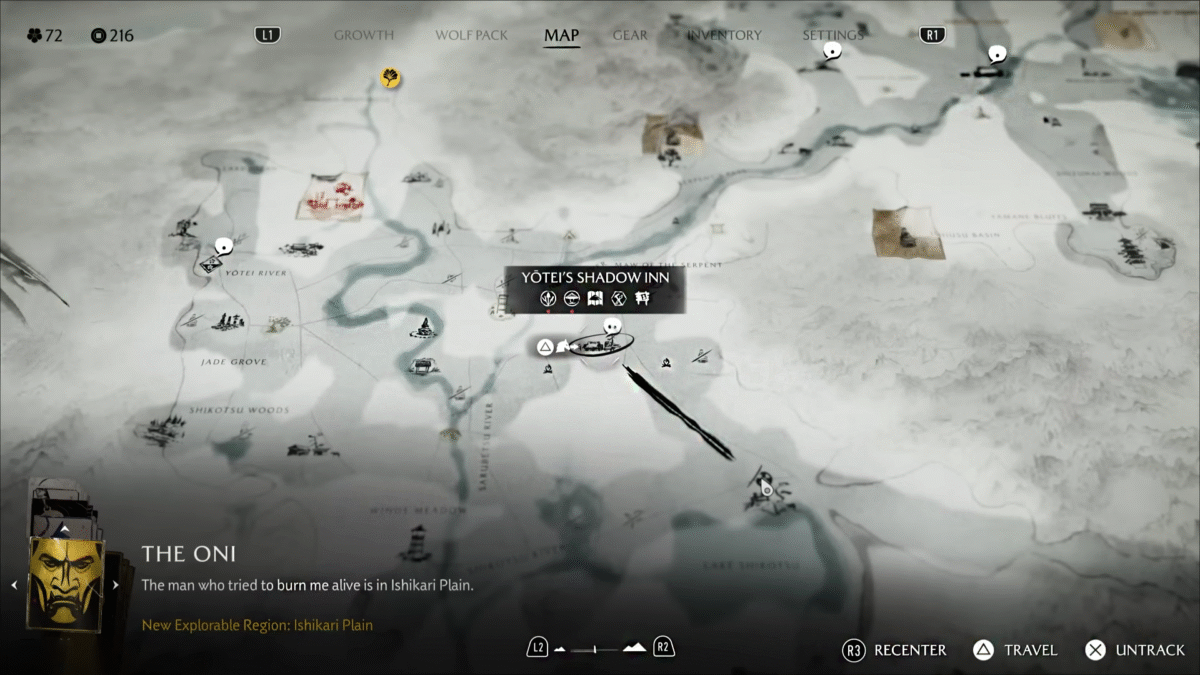This screenshot has width=1200, height=675.
Task: Open the Wolf Pack tab
Action: tap(471, 35)
